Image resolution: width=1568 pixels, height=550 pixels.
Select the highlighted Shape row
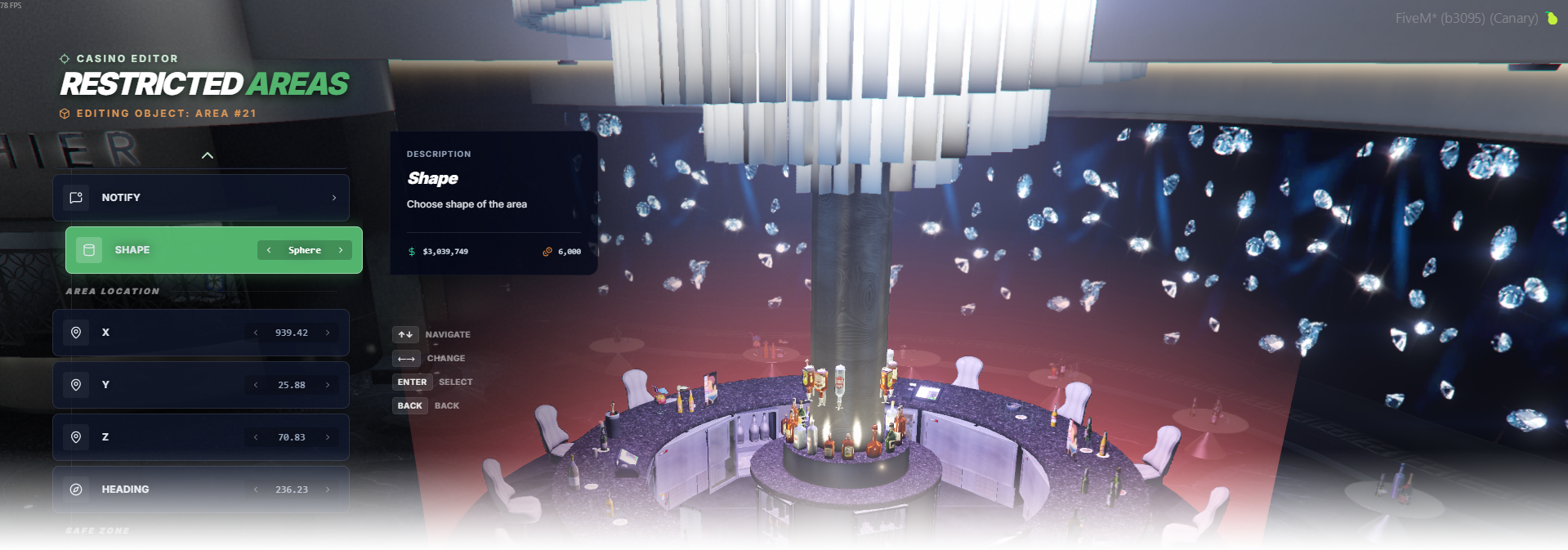pos(163,250)
